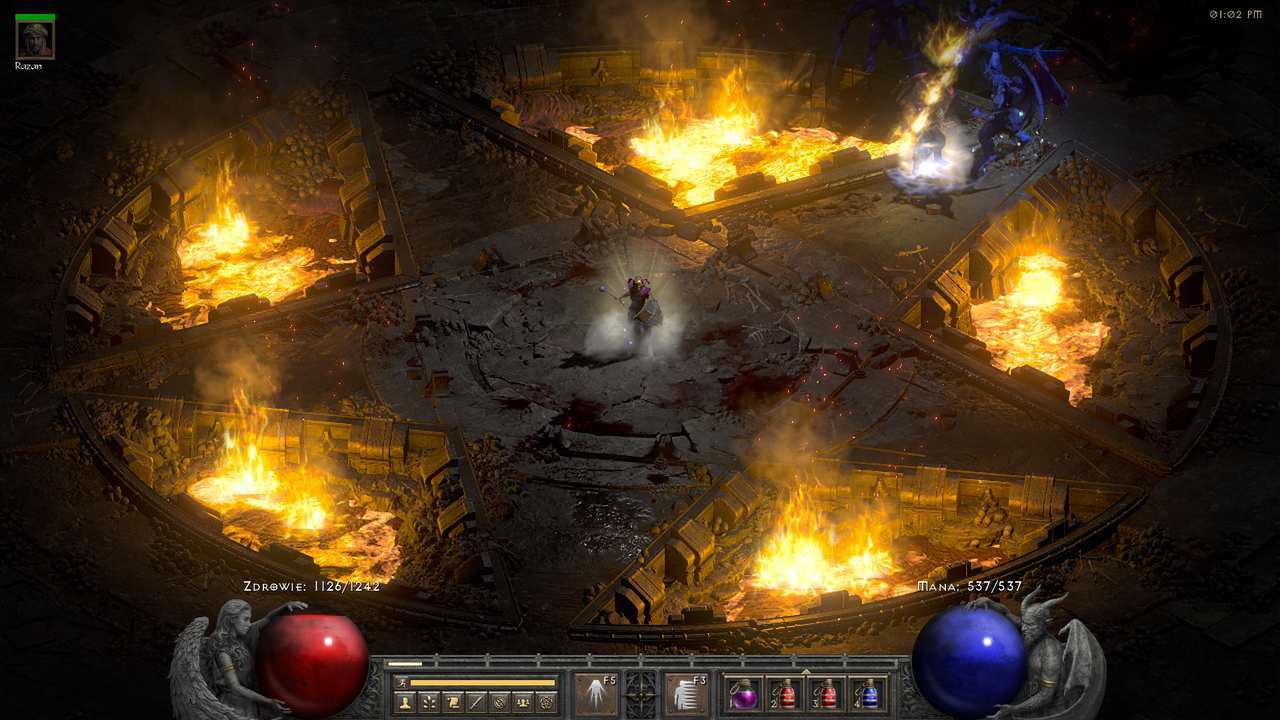This screenshot has width=1280, height=720.
Task: Click the mercenary Razan portrait
Action: pyautogui.click(x=35, y=39)
